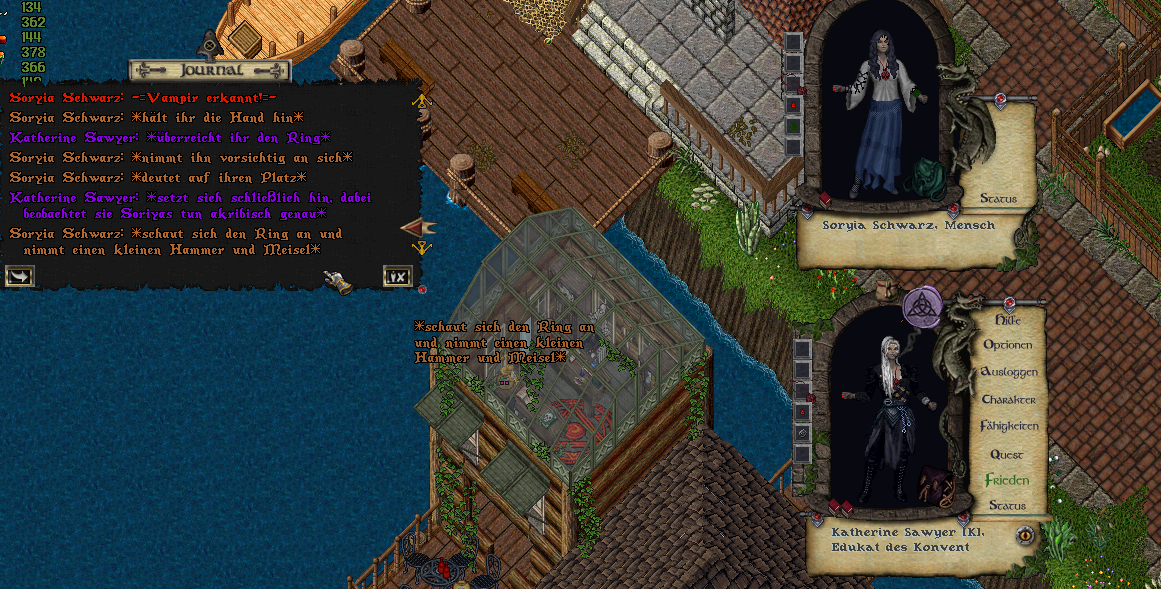Click the red book on Soryia's paperdoll

[826, 199]
